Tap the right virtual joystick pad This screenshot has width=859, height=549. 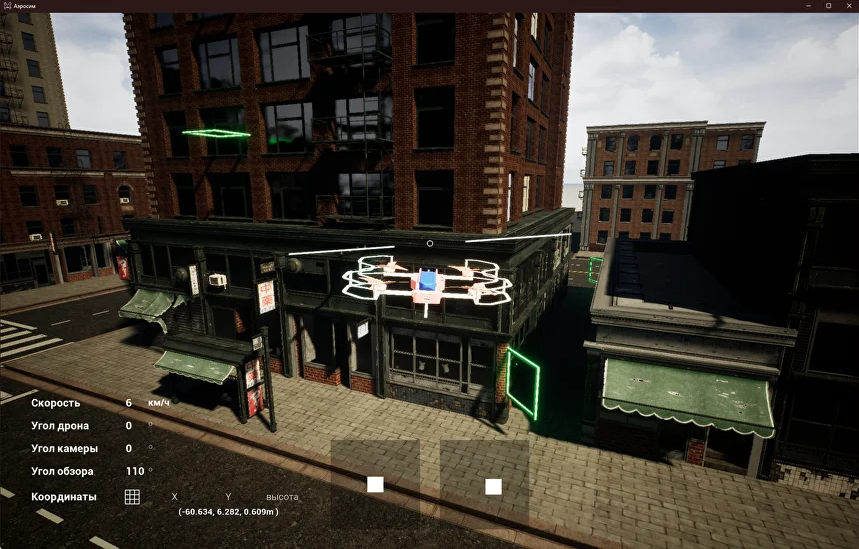pyautogui.click(x=493, y=486)
